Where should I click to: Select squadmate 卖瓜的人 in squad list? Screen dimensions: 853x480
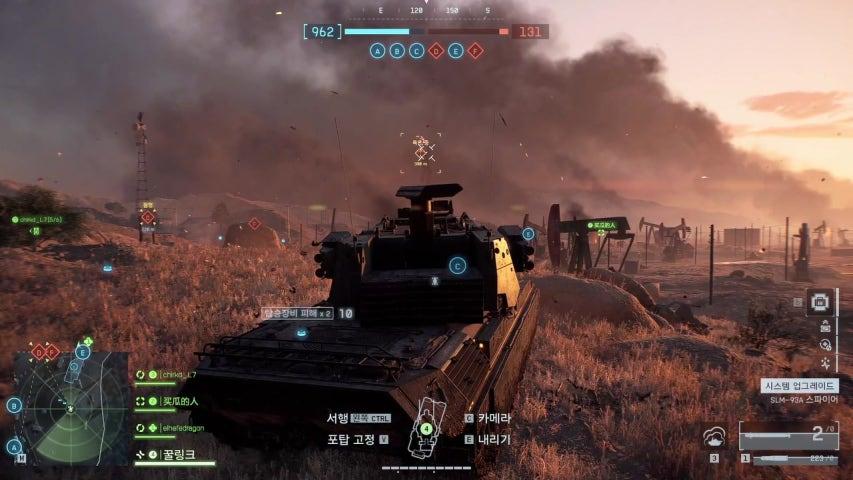(x=179, y=401)
